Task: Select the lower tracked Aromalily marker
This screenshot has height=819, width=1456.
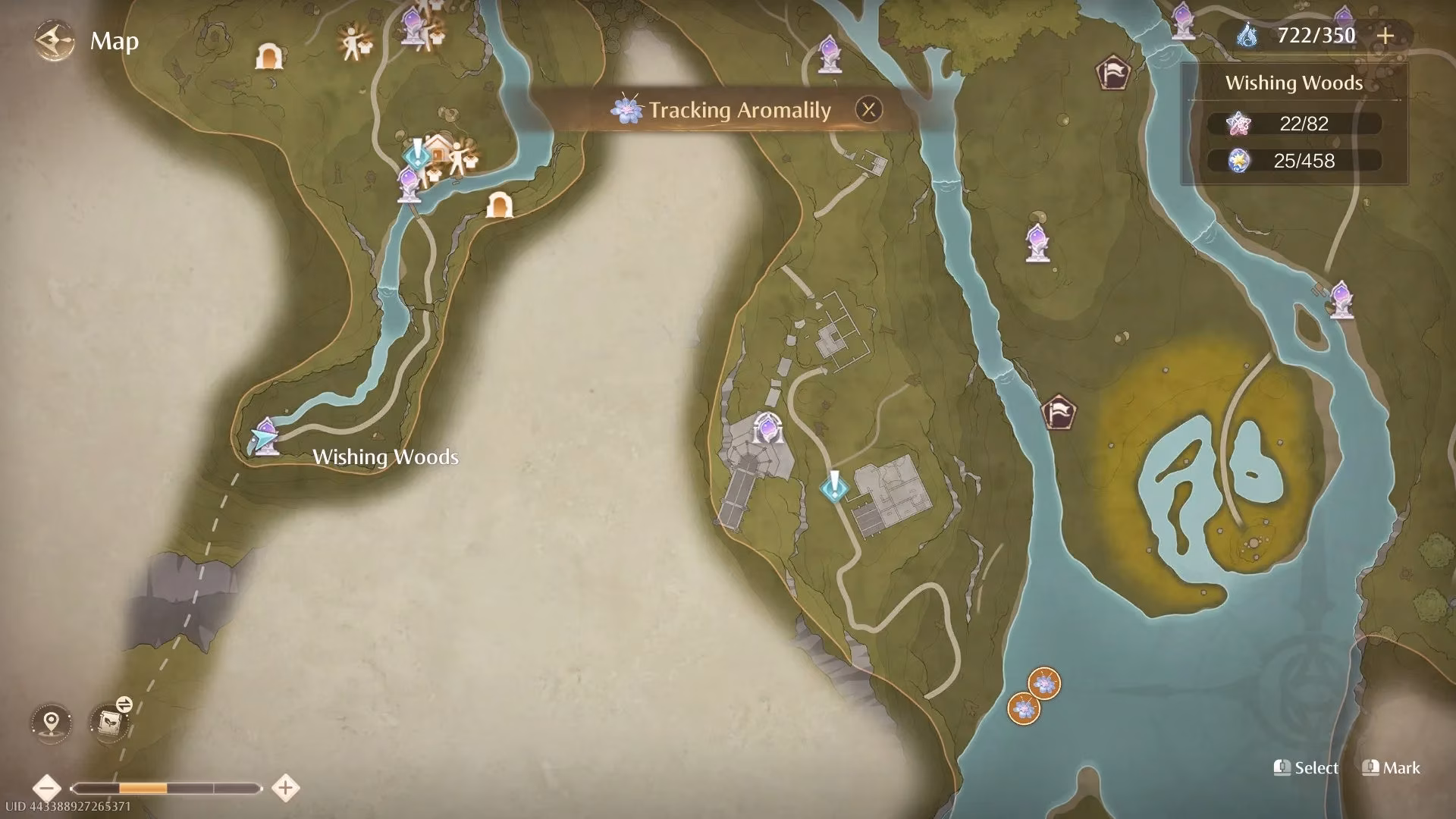Action: pyautogui.click(x=1023, y=708)
